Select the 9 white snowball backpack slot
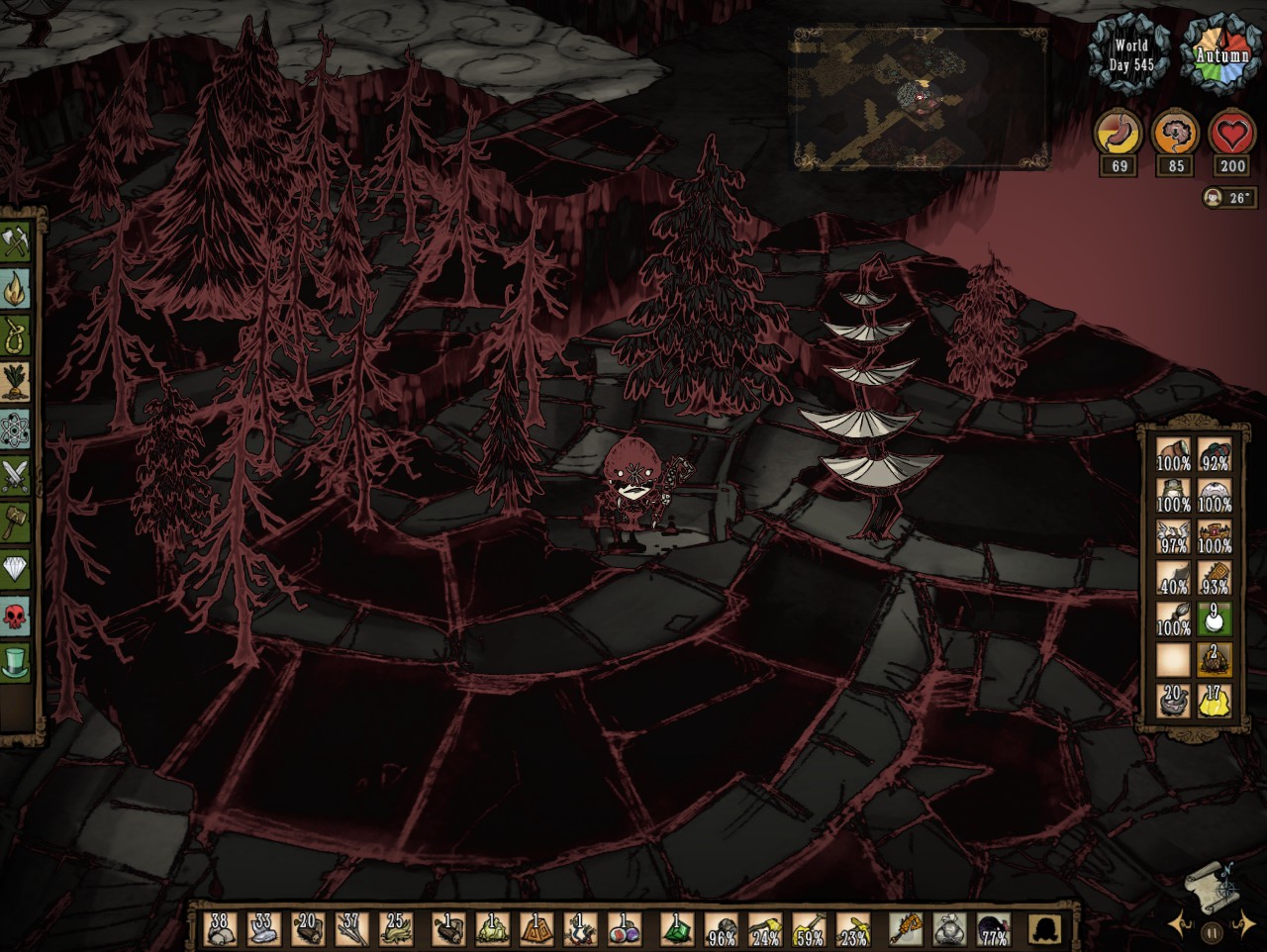This screenshot has height=952, width=1267. coord(1215,620)
